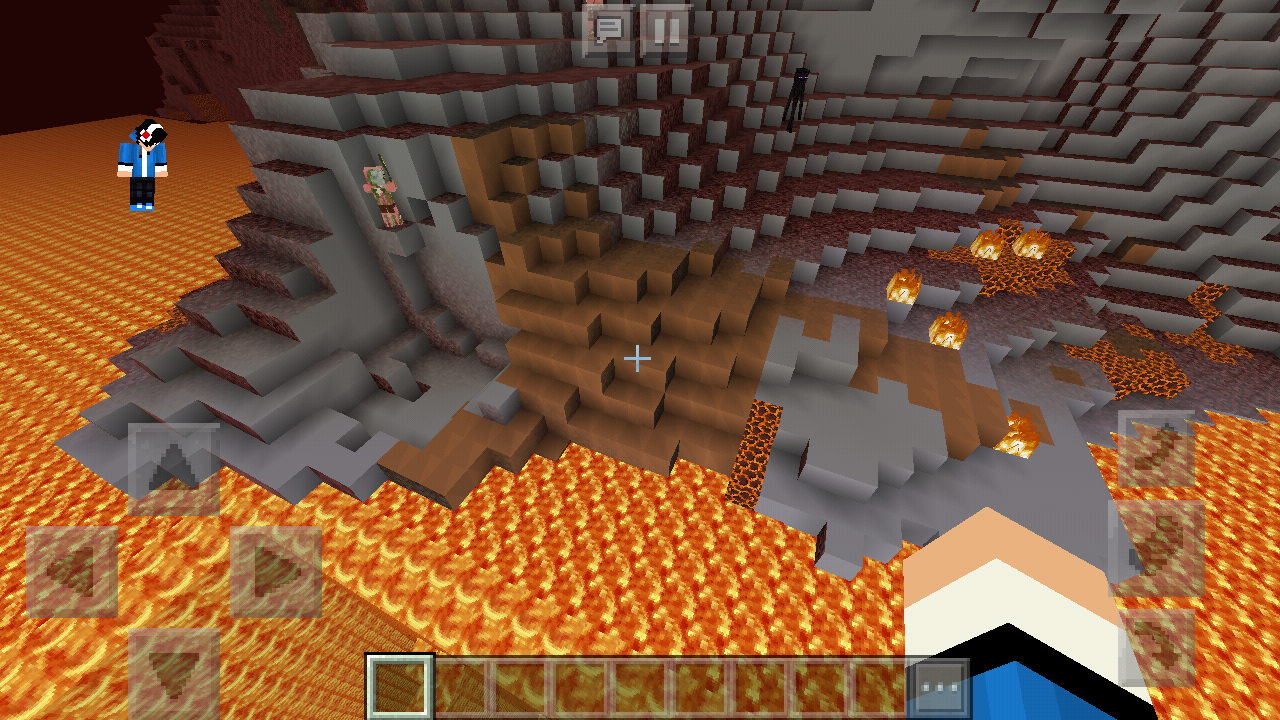Tap the fly up button
This screenshot has height=720, width=1280.
coord(1156,449)
